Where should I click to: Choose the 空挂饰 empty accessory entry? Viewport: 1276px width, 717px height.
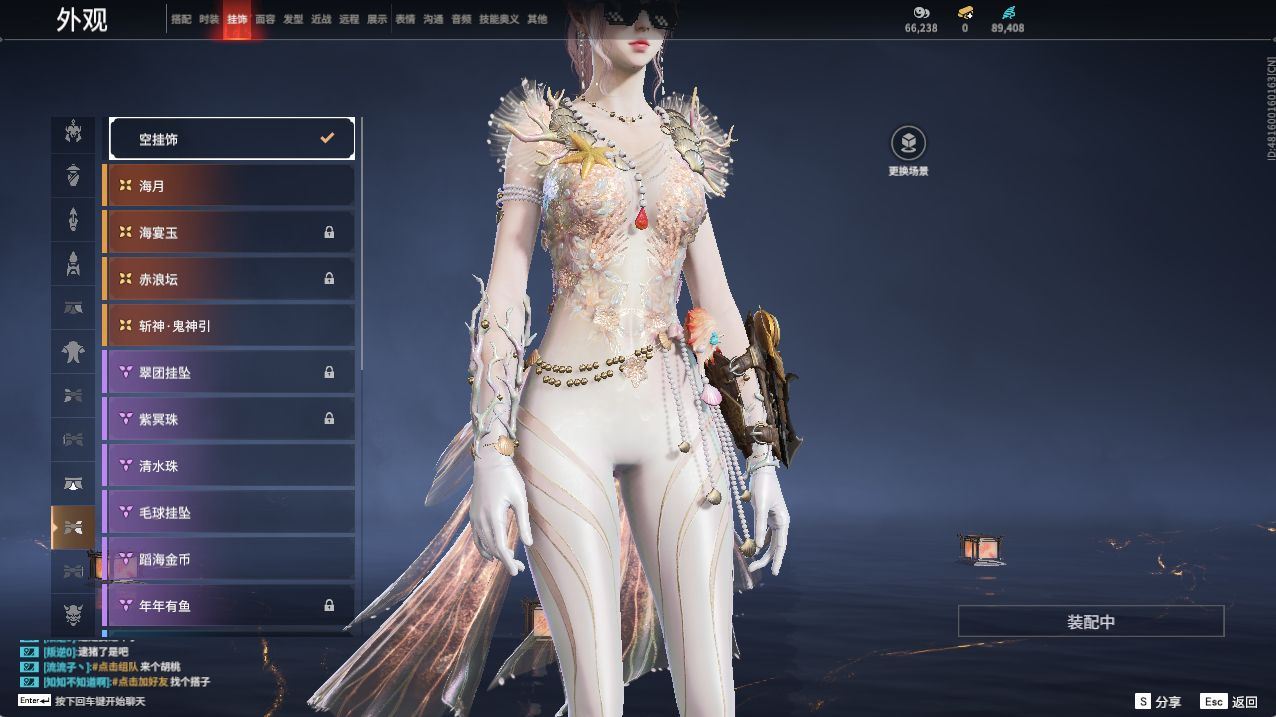[x=232, y=139]
